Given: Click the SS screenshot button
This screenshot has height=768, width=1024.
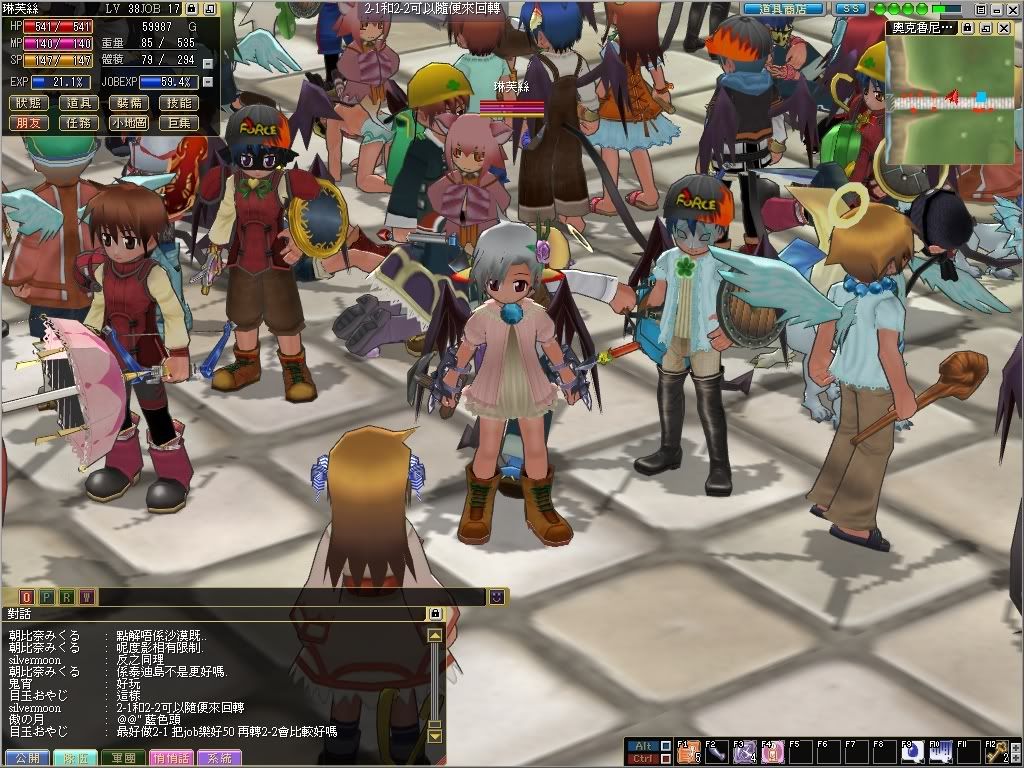Looking at the screenshot, I should click(851, 8).
